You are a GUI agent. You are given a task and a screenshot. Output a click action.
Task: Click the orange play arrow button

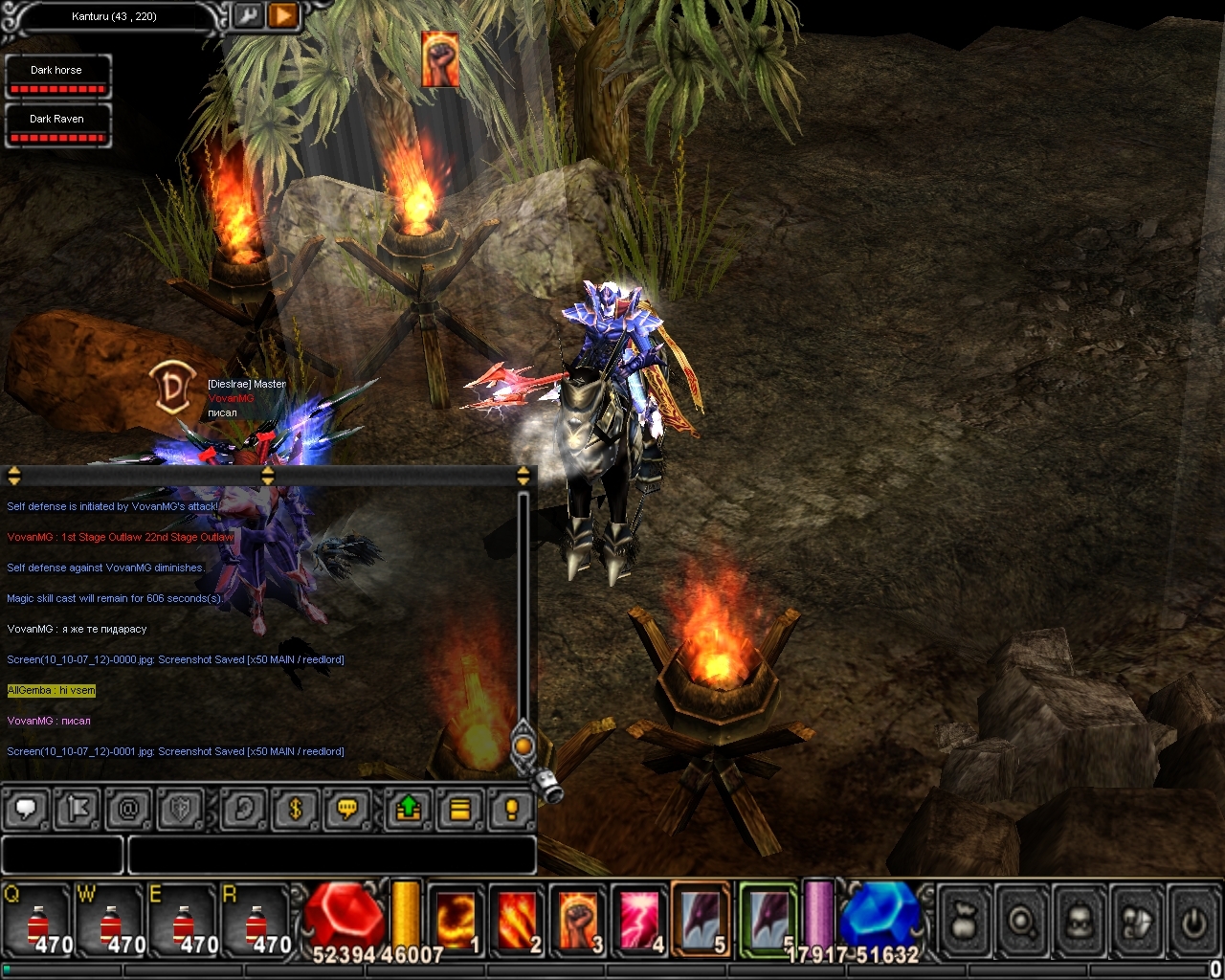pos(283,16)
